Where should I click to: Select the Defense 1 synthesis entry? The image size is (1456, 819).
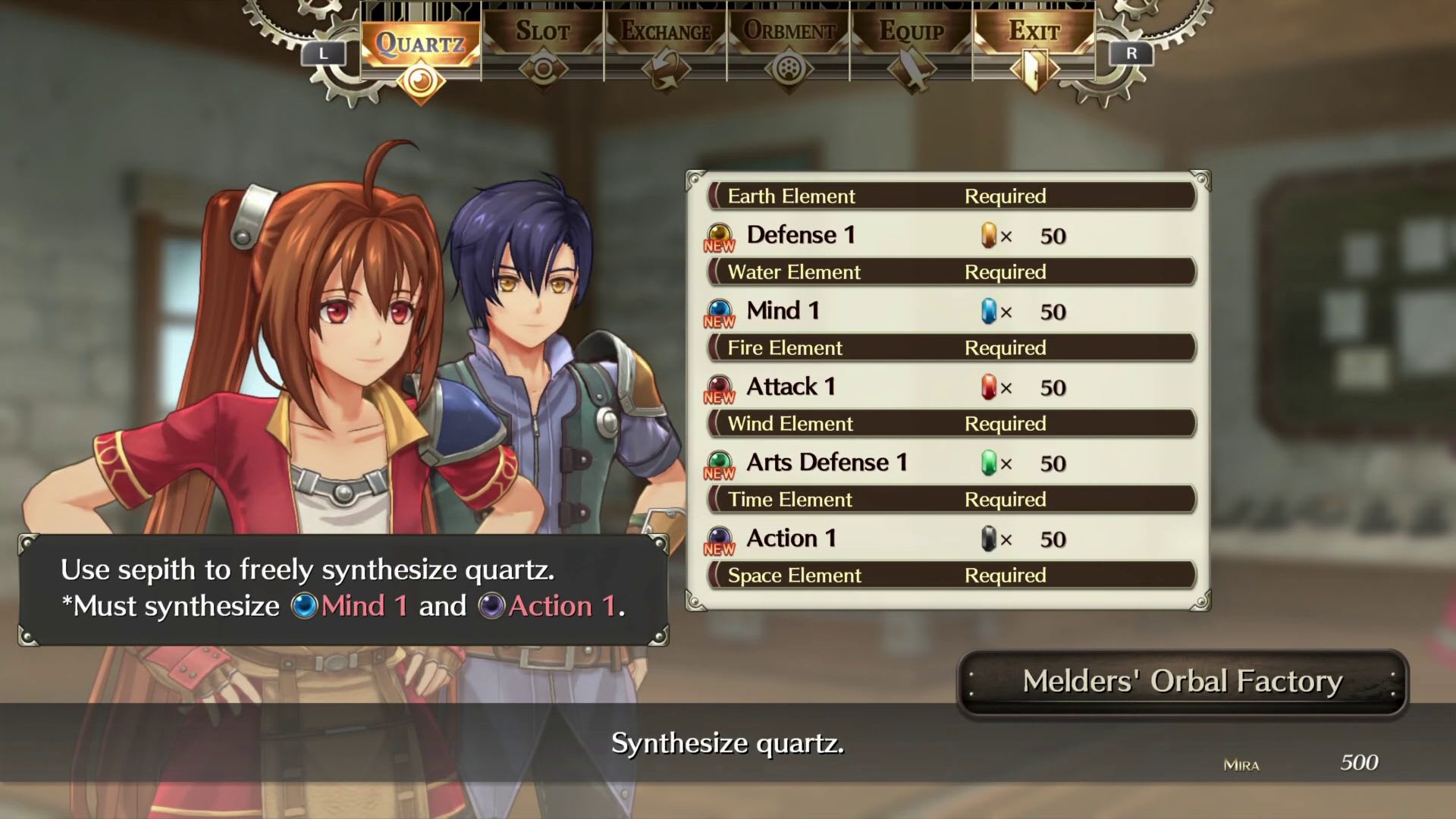tap(802, 235)
